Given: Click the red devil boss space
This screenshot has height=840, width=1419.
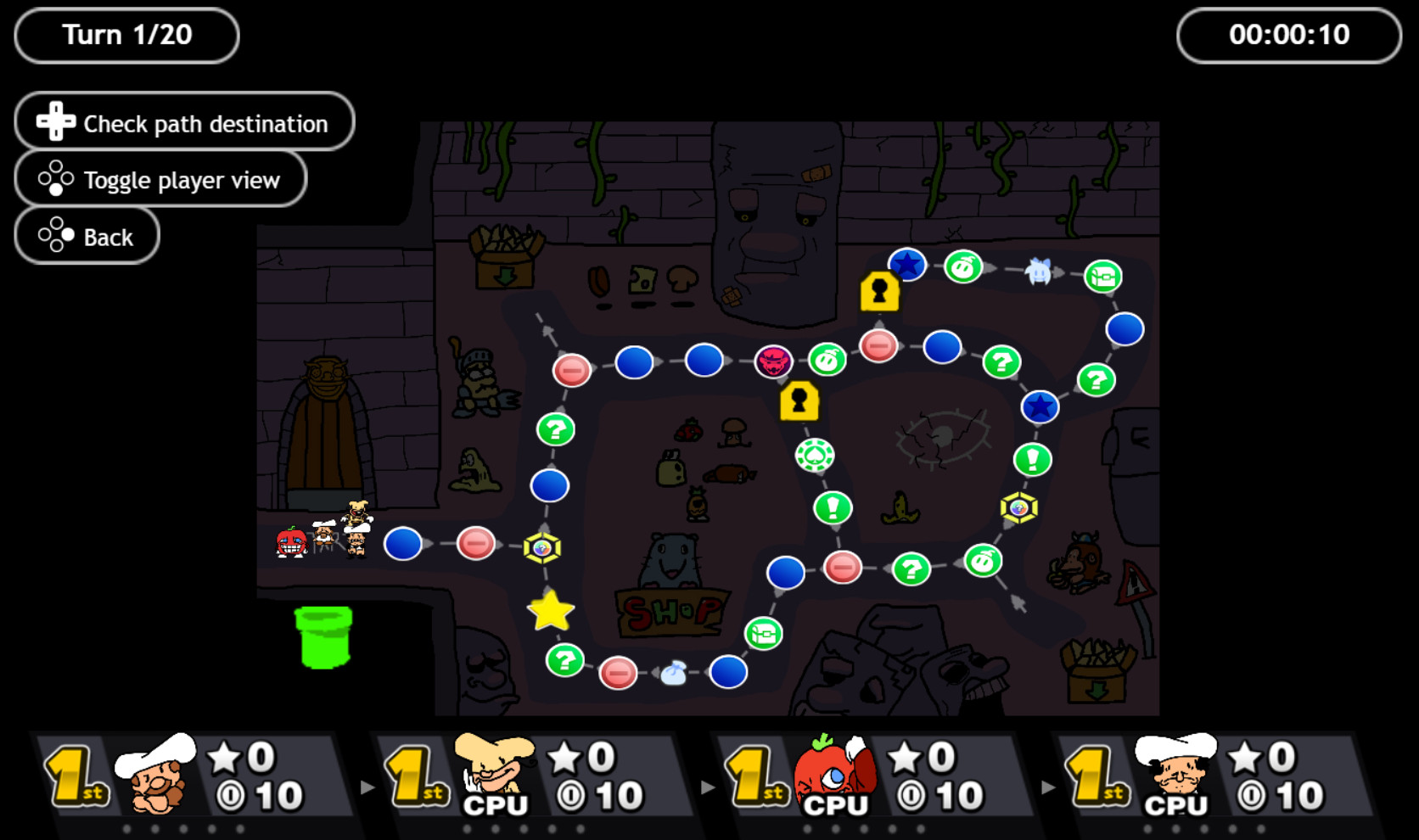Looking at the screenshot, I should [772, 360].
